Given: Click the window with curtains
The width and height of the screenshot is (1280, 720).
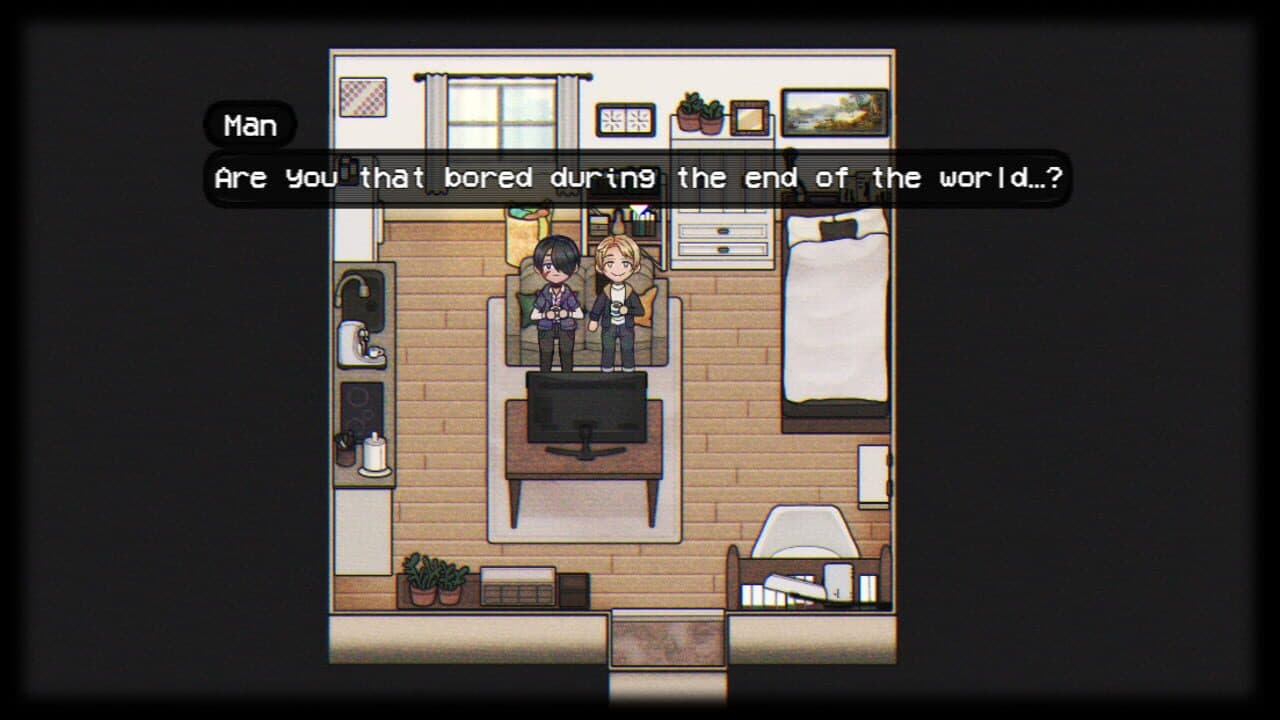Looking at the screenshot, I should 498,110.
